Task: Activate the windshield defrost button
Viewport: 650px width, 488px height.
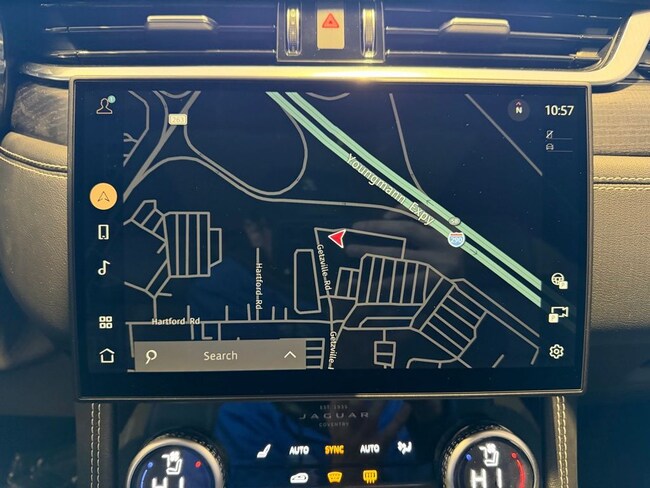Action: 335,475
